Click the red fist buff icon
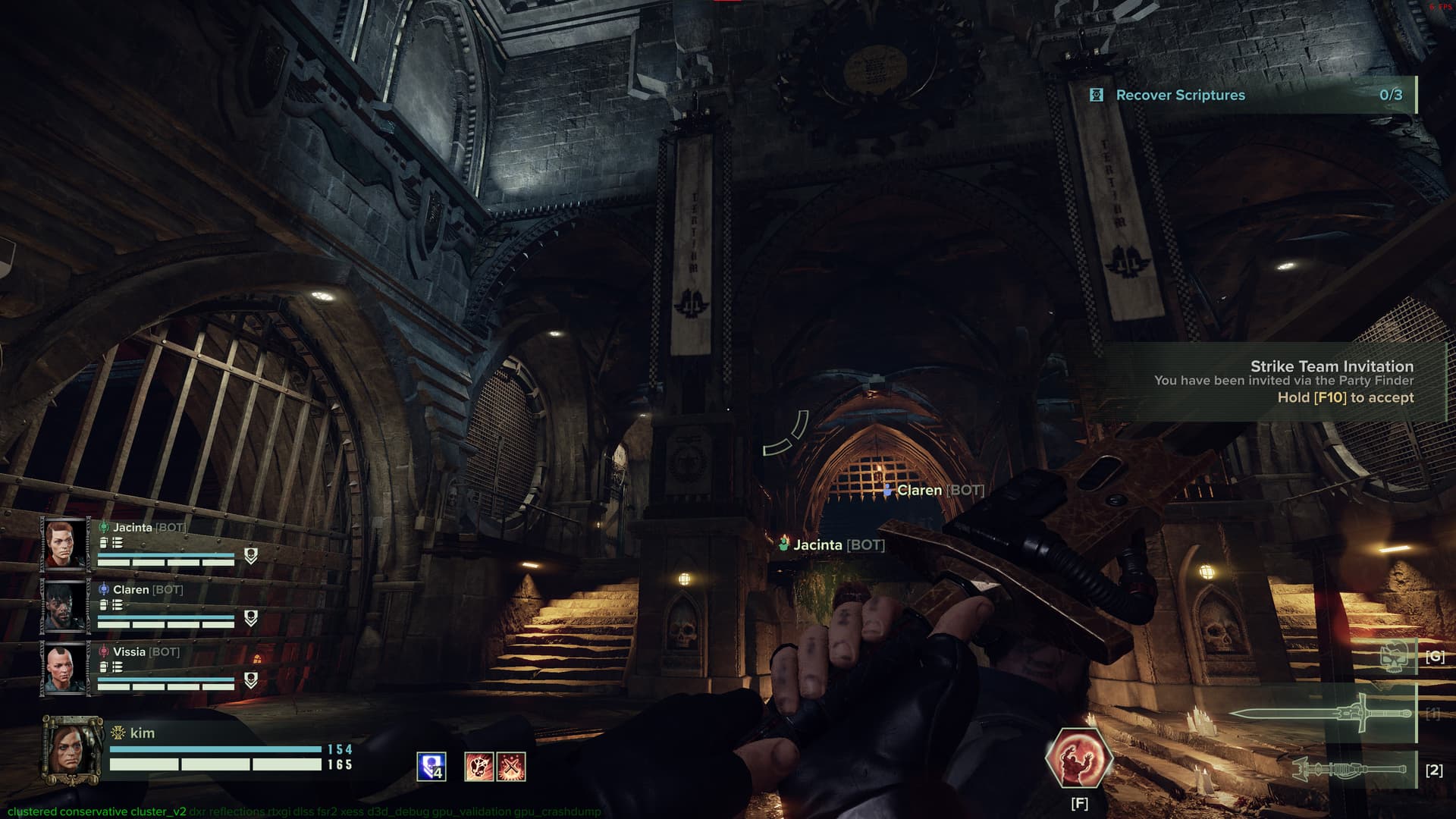1456x819 pixels. [479, 767]
